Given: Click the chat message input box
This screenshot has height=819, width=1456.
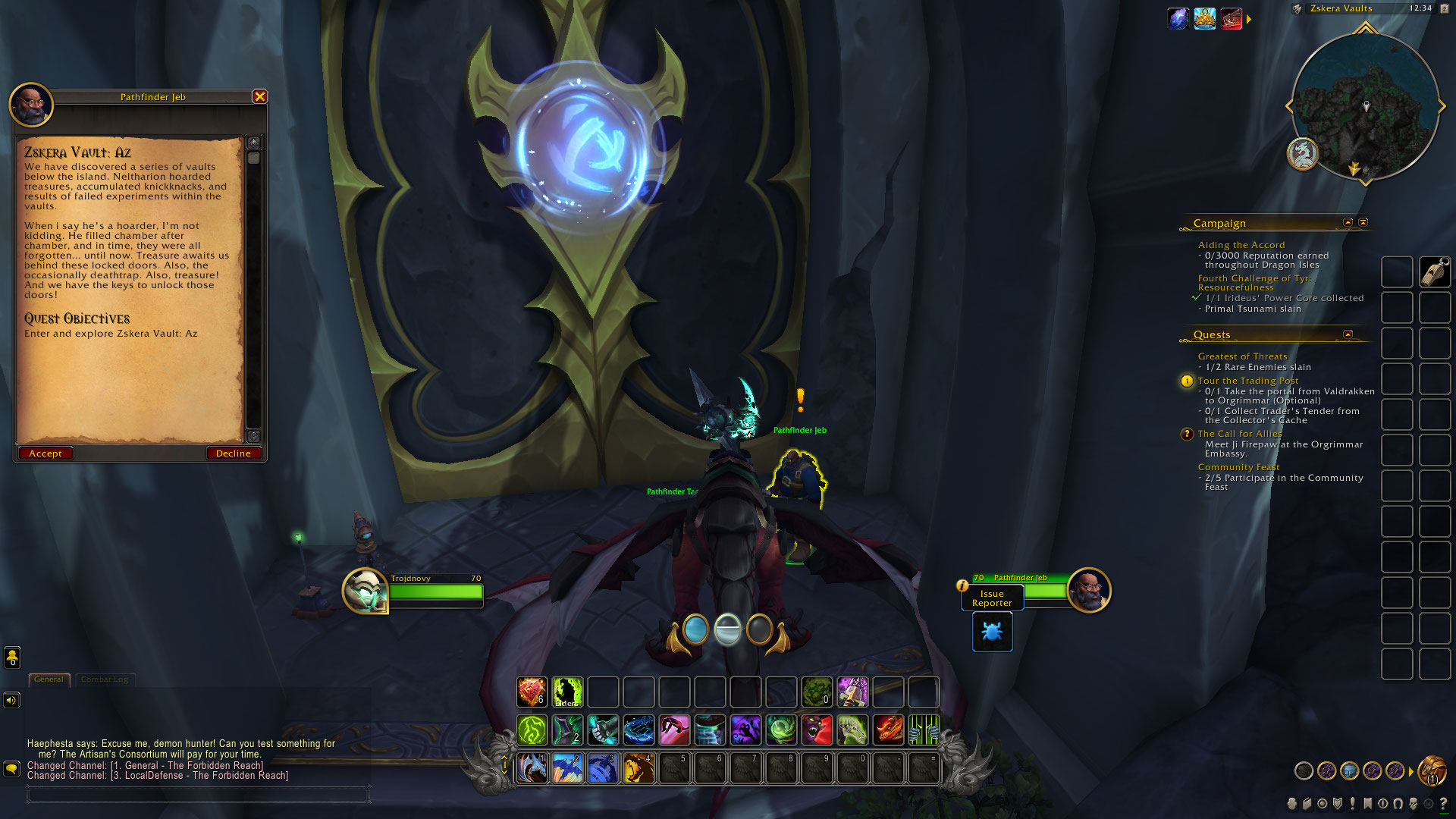Looking at the screenshot, I should point(197,795).
